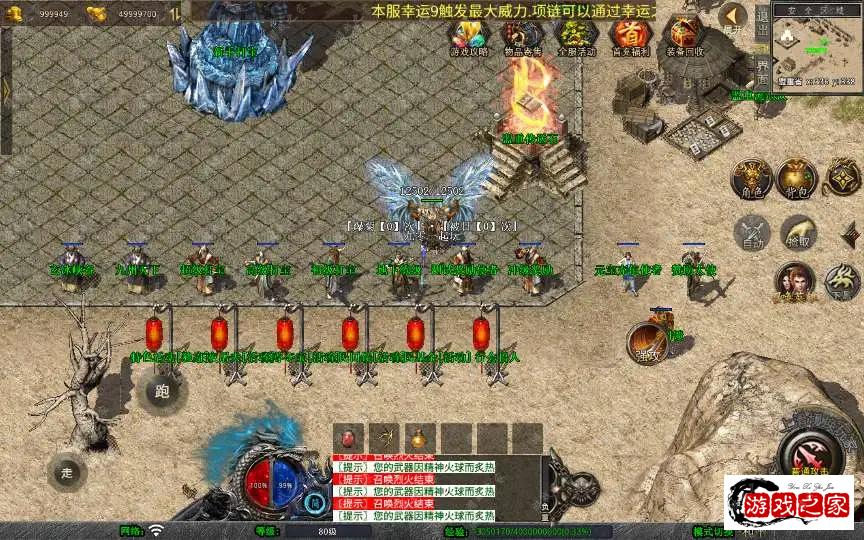Switch to 走 walk mode
The image size is (864, 540).
point(67,471)
